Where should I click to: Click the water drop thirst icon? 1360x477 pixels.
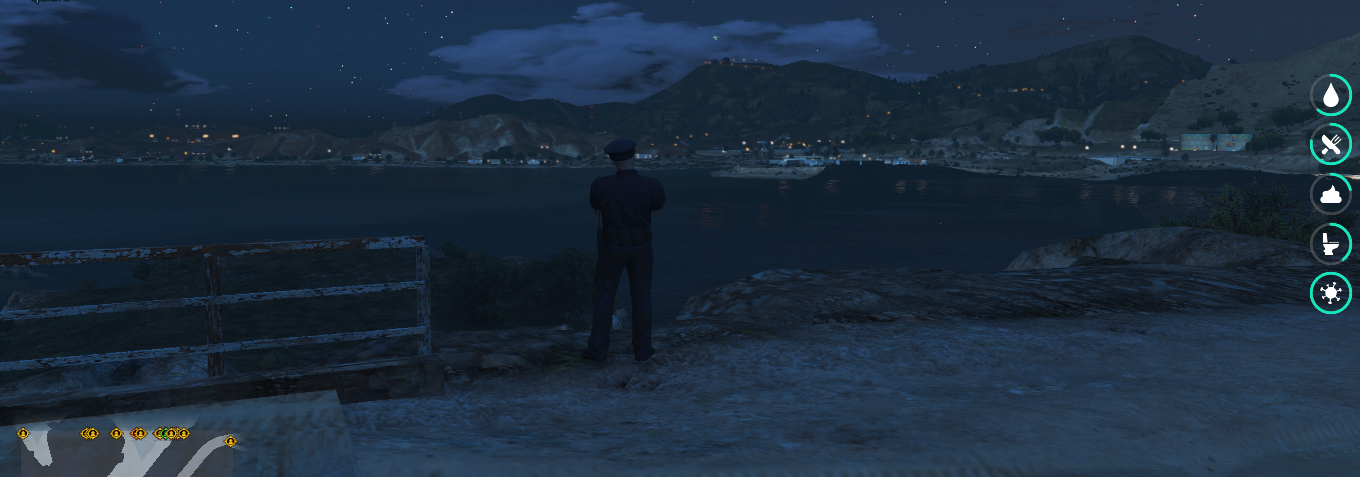click(1331, 96)
